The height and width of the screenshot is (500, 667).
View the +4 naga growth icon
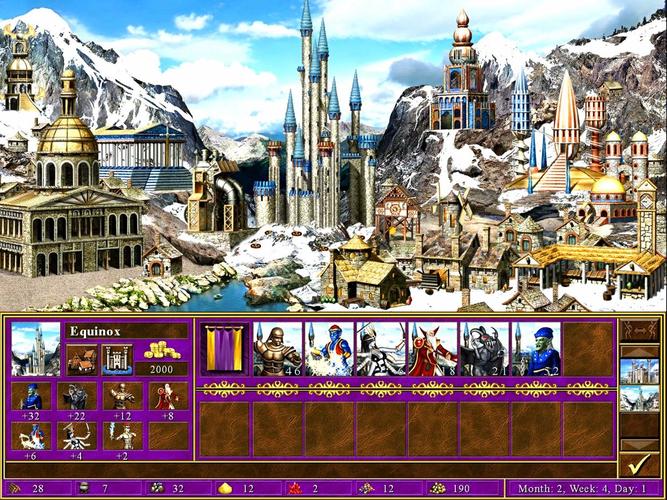[77, 436]
